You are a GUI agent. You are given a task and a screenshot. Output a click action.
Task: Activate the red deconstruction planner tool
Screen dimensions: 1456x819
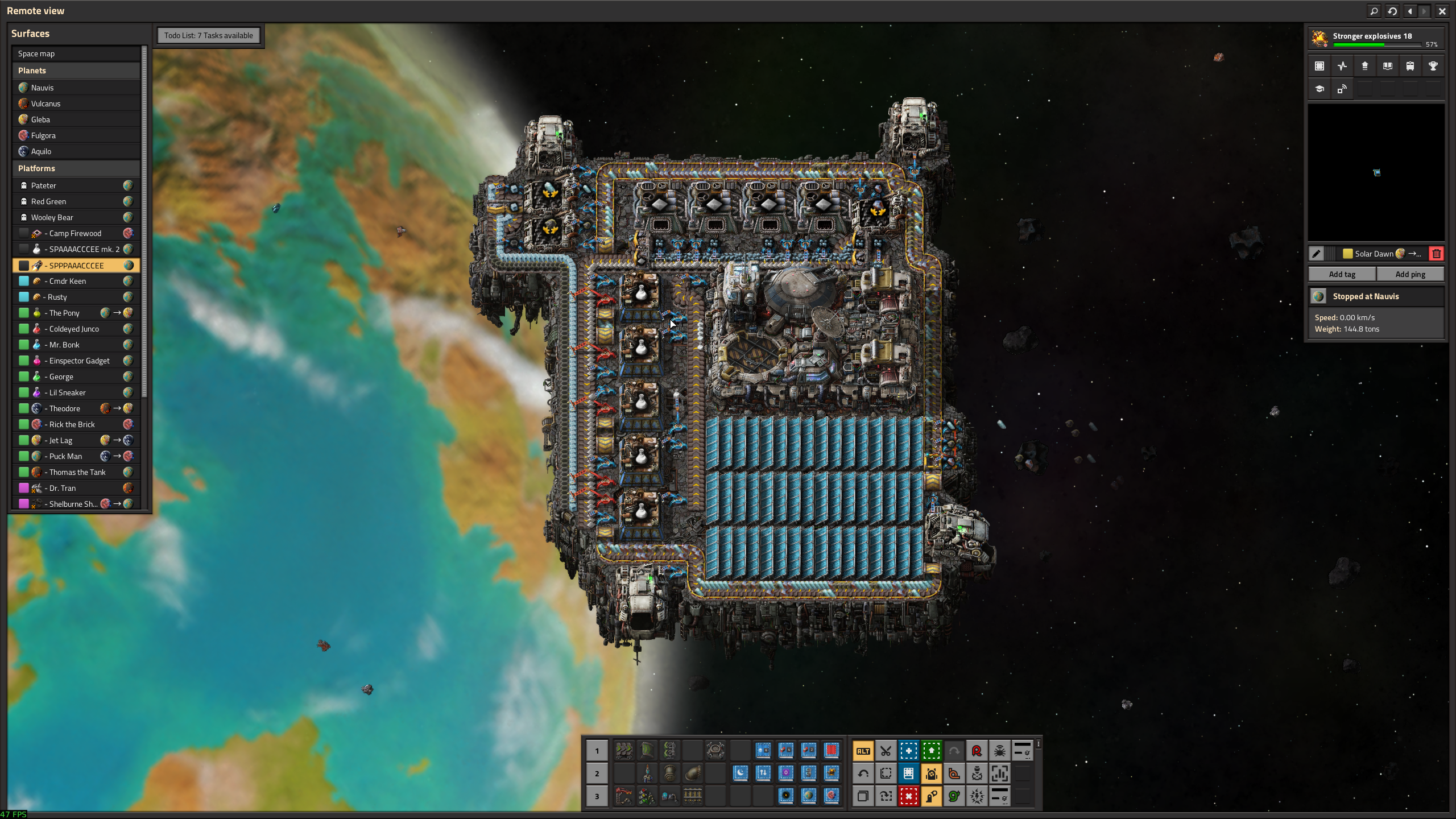[x=908, y=796]
